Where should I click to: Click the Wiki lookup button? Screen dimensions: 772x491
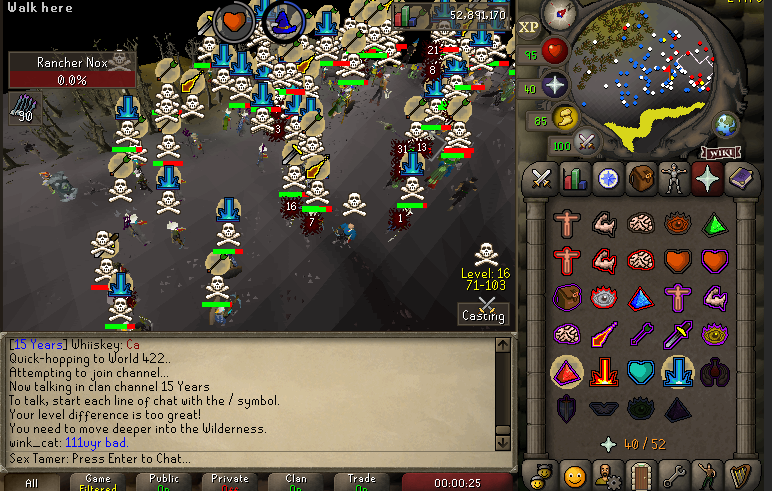point(718,152)
